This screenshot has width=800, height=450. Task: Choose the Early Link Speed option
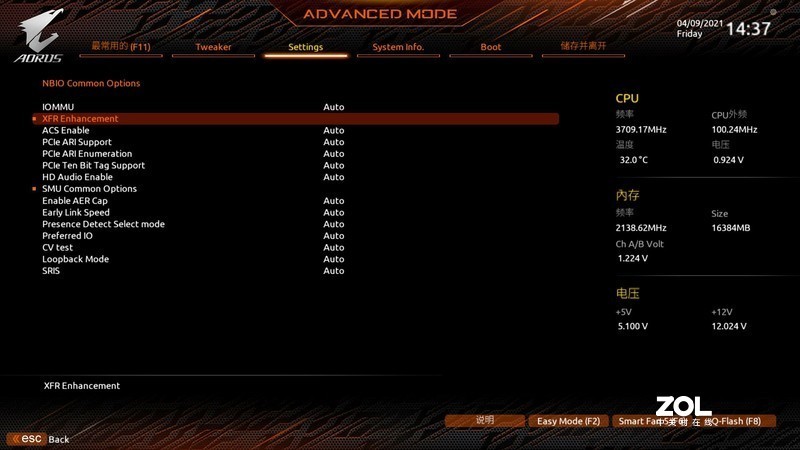[76, 212]
